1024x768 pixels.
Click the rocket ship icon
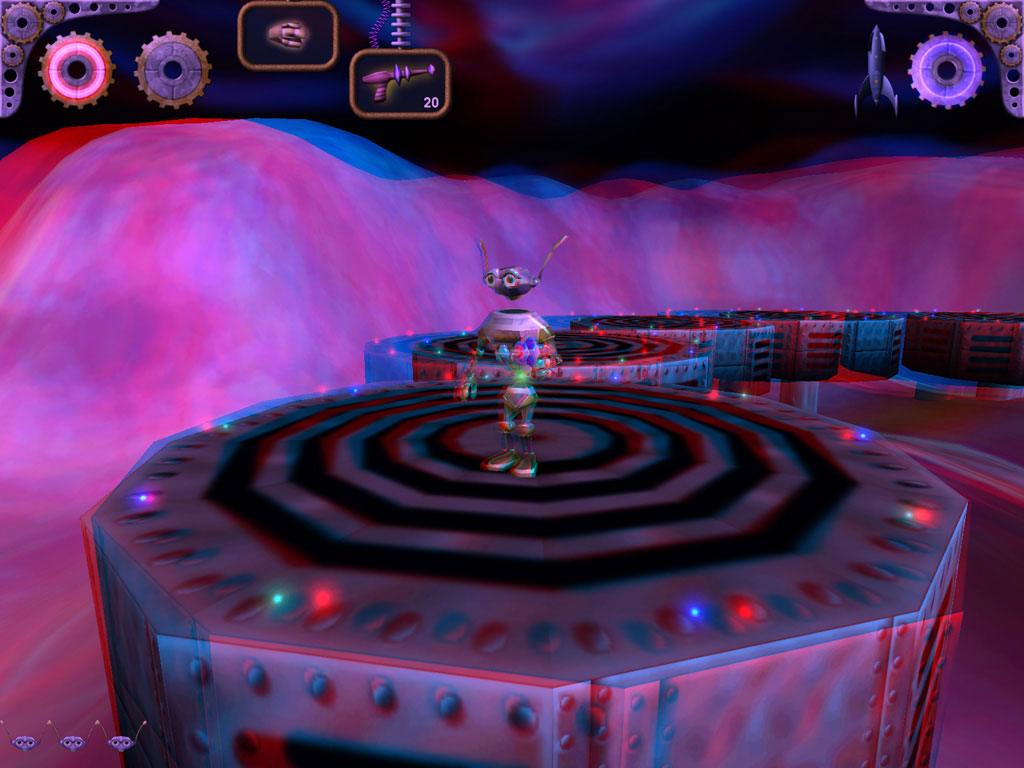(875, 70)
